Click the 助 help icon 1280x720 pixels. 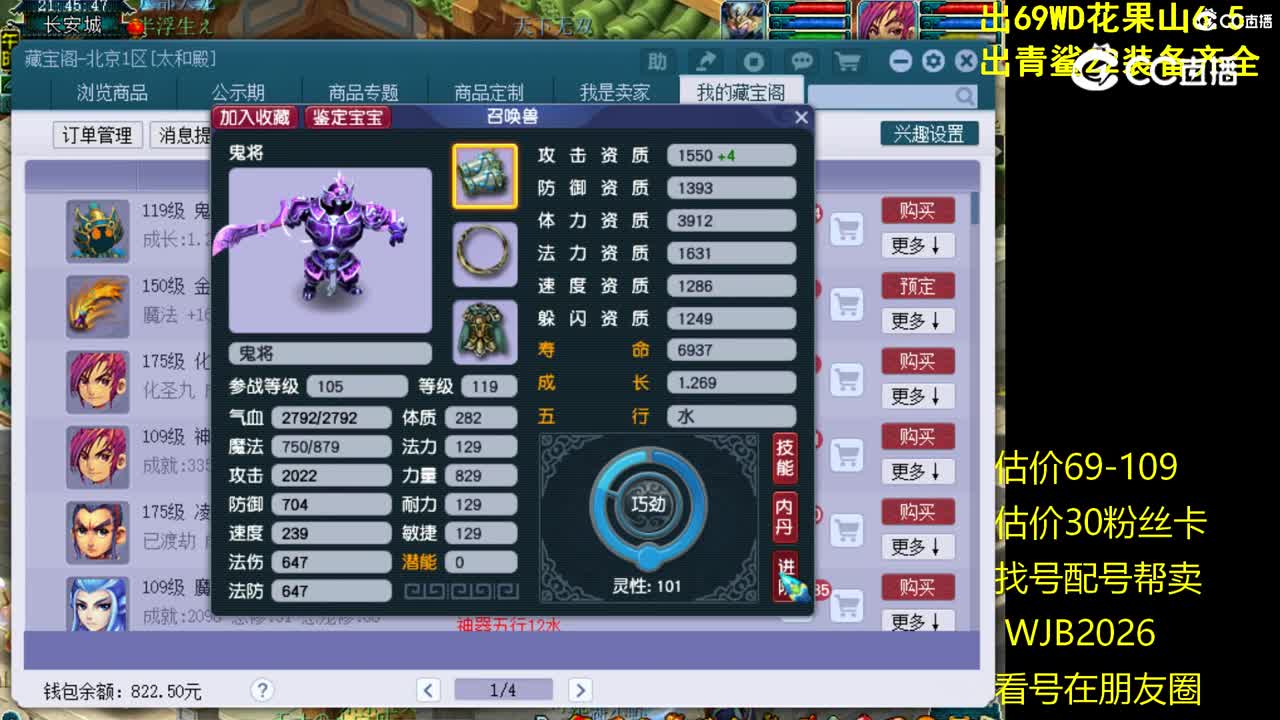pos(657,61)
